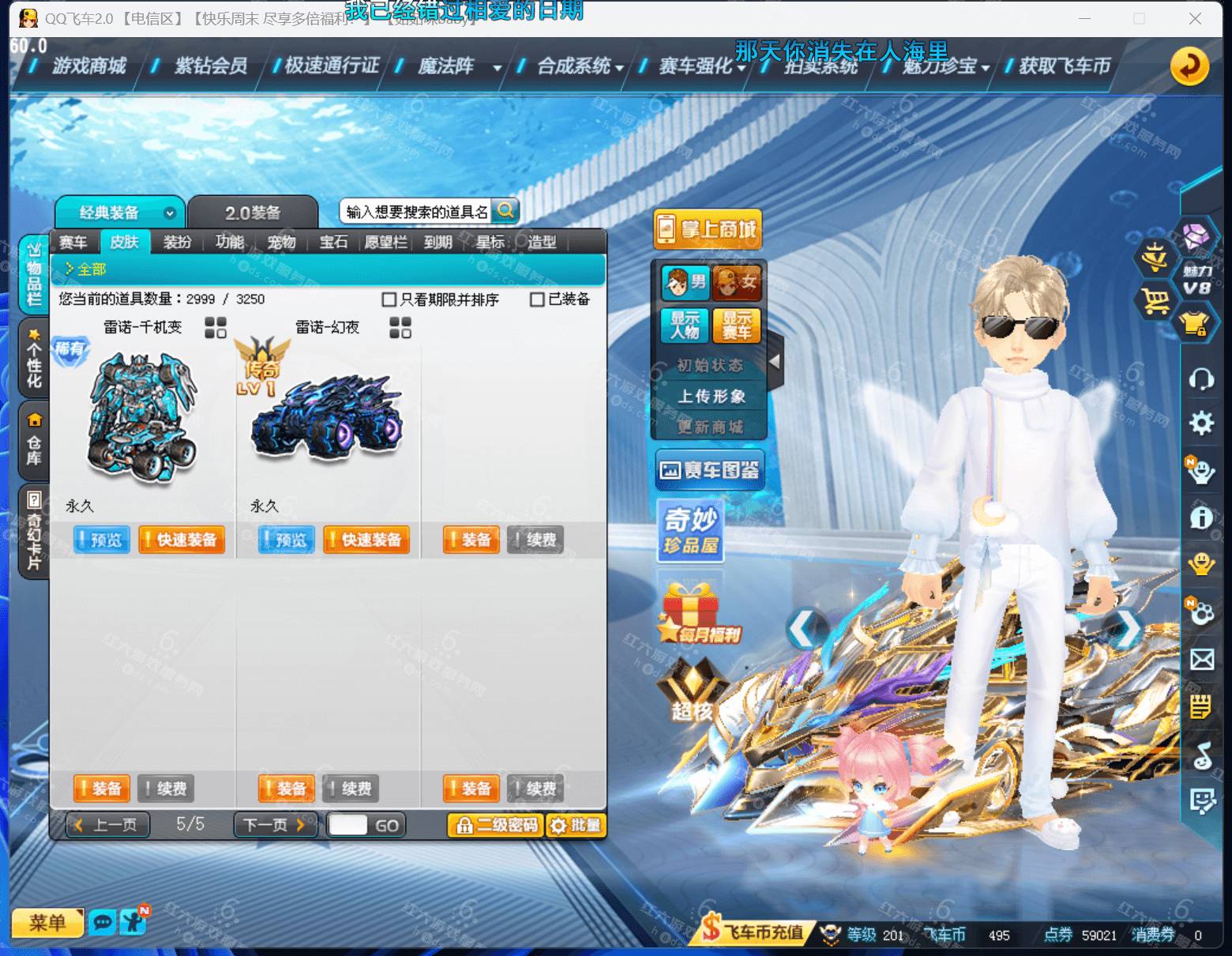The height and width of the screenshot is (956, 1232).
Task: Click the 每月福利 gift icon
Action: (x=691, y=612)
